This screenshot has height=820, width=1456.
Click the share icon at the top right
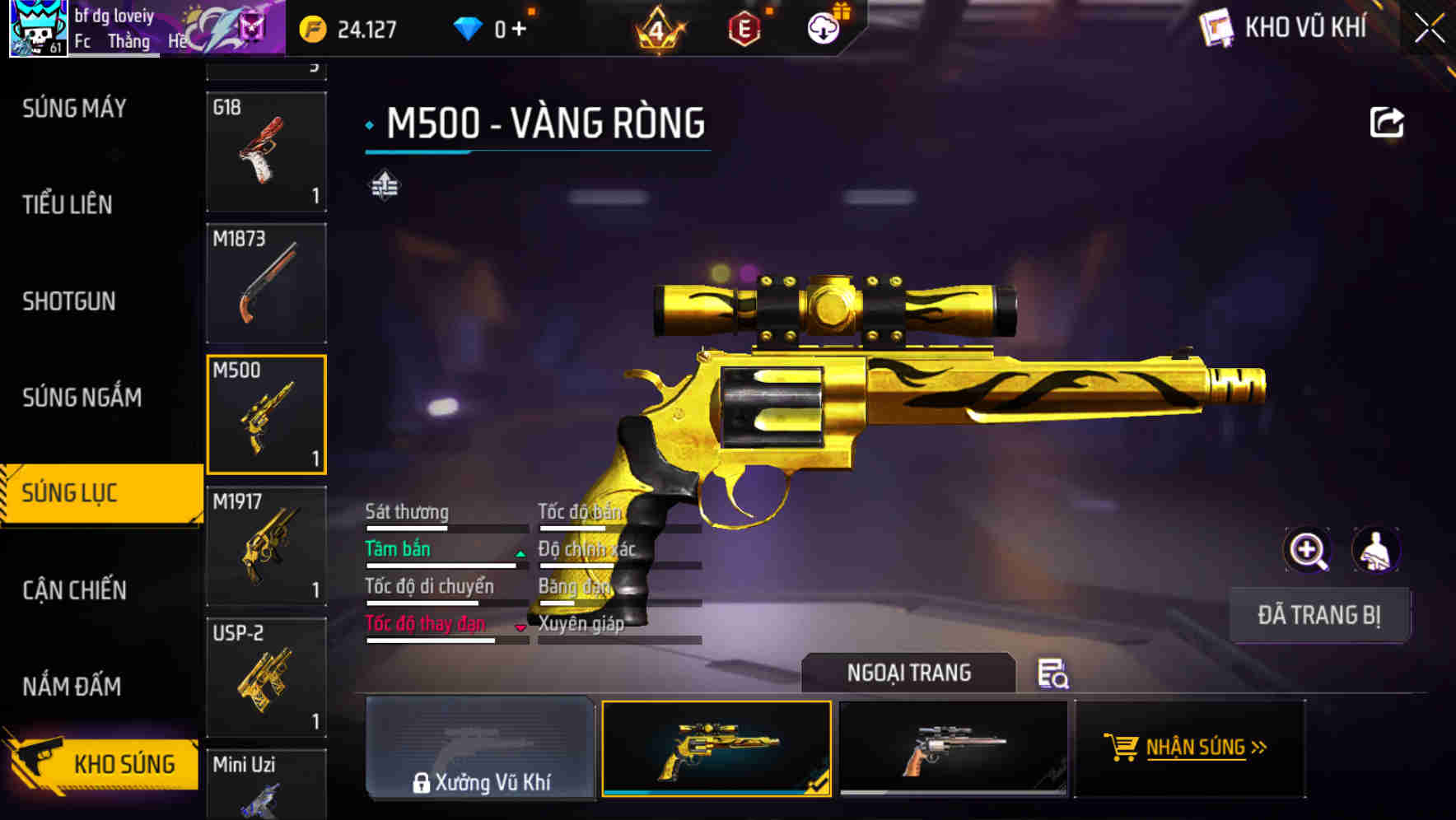point(1388,121)
